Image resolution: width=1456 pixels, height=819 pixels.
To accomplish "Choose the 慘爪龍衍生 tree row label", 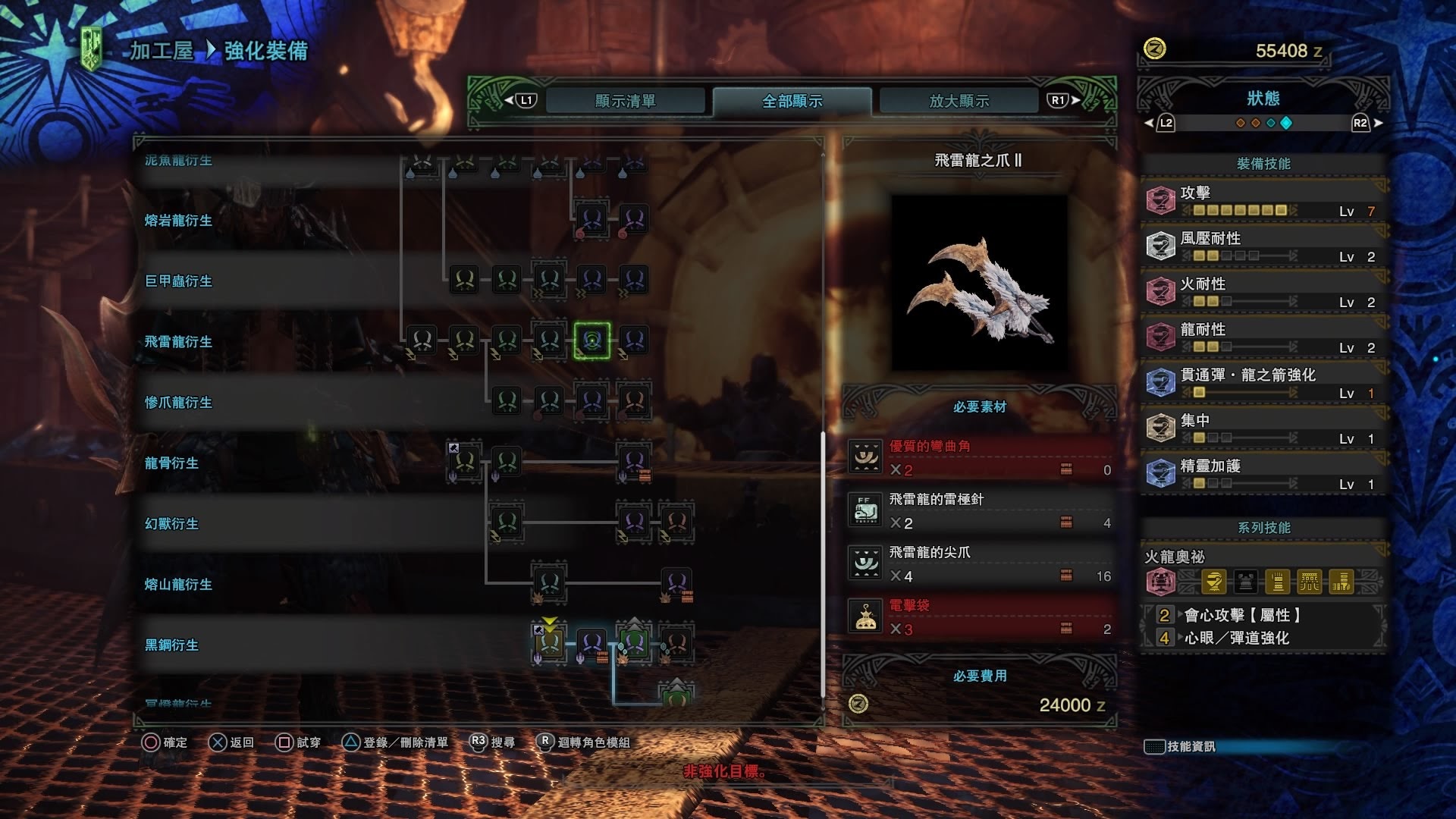I will point(178,403).
